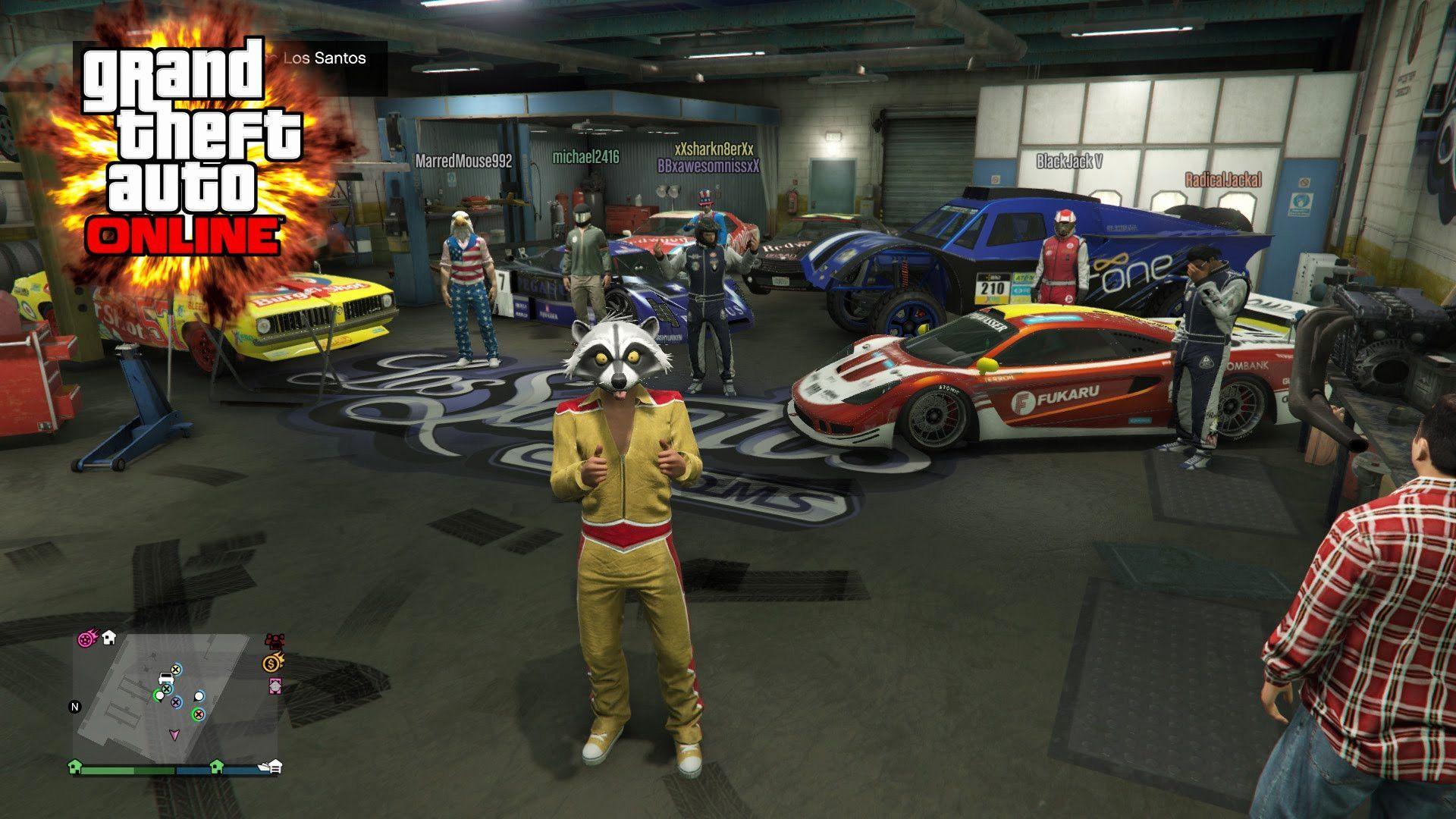Select the pink race wheel icon on the minimap
The width and height of the screenshot is (1456, 819).
click(x=86, y=639)
